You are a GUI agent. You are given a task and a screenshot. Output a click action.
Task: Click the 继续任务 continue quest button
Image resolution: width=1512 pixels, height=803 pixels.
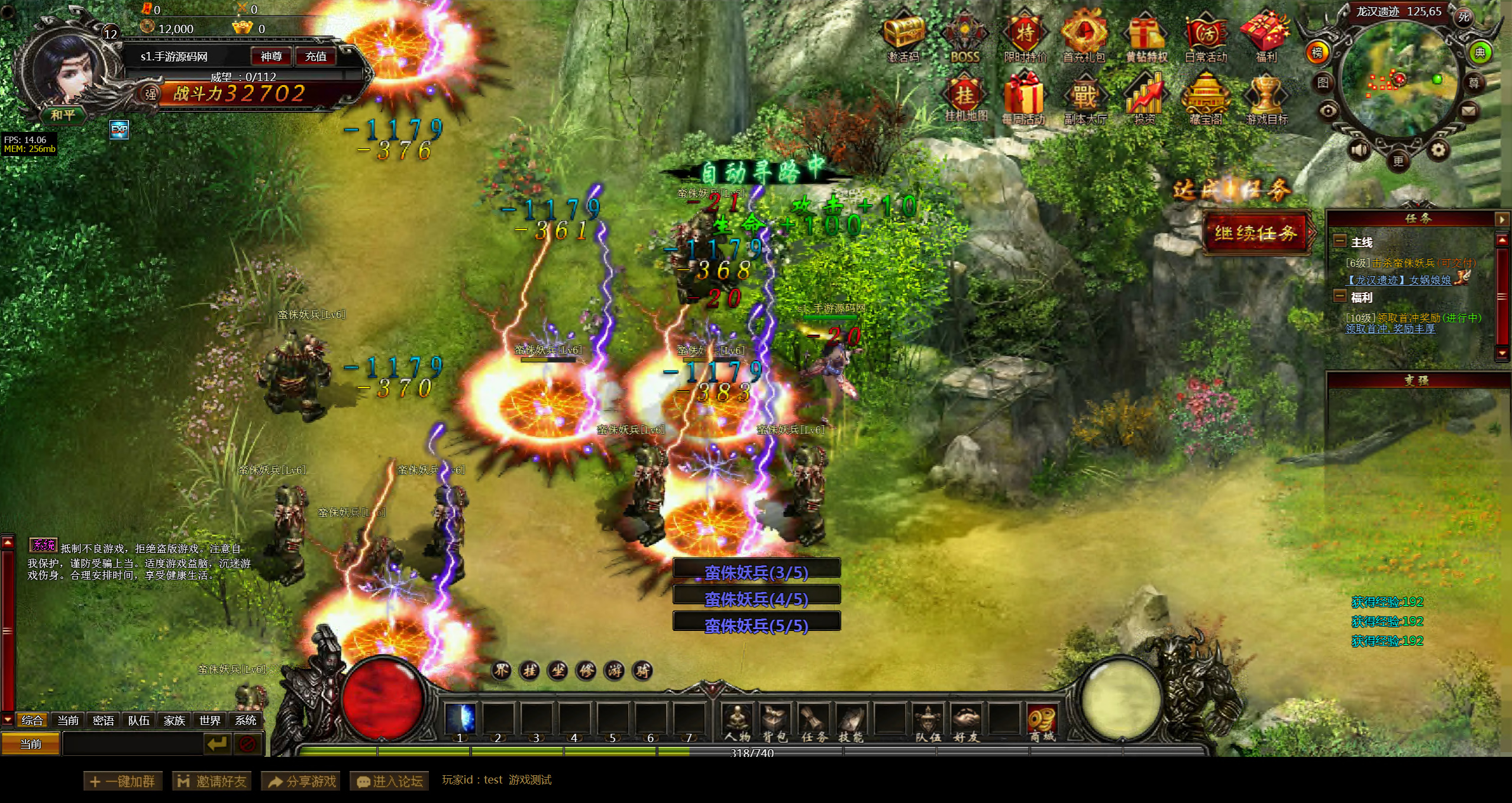pyautogui.click(x=1256, y=233)
